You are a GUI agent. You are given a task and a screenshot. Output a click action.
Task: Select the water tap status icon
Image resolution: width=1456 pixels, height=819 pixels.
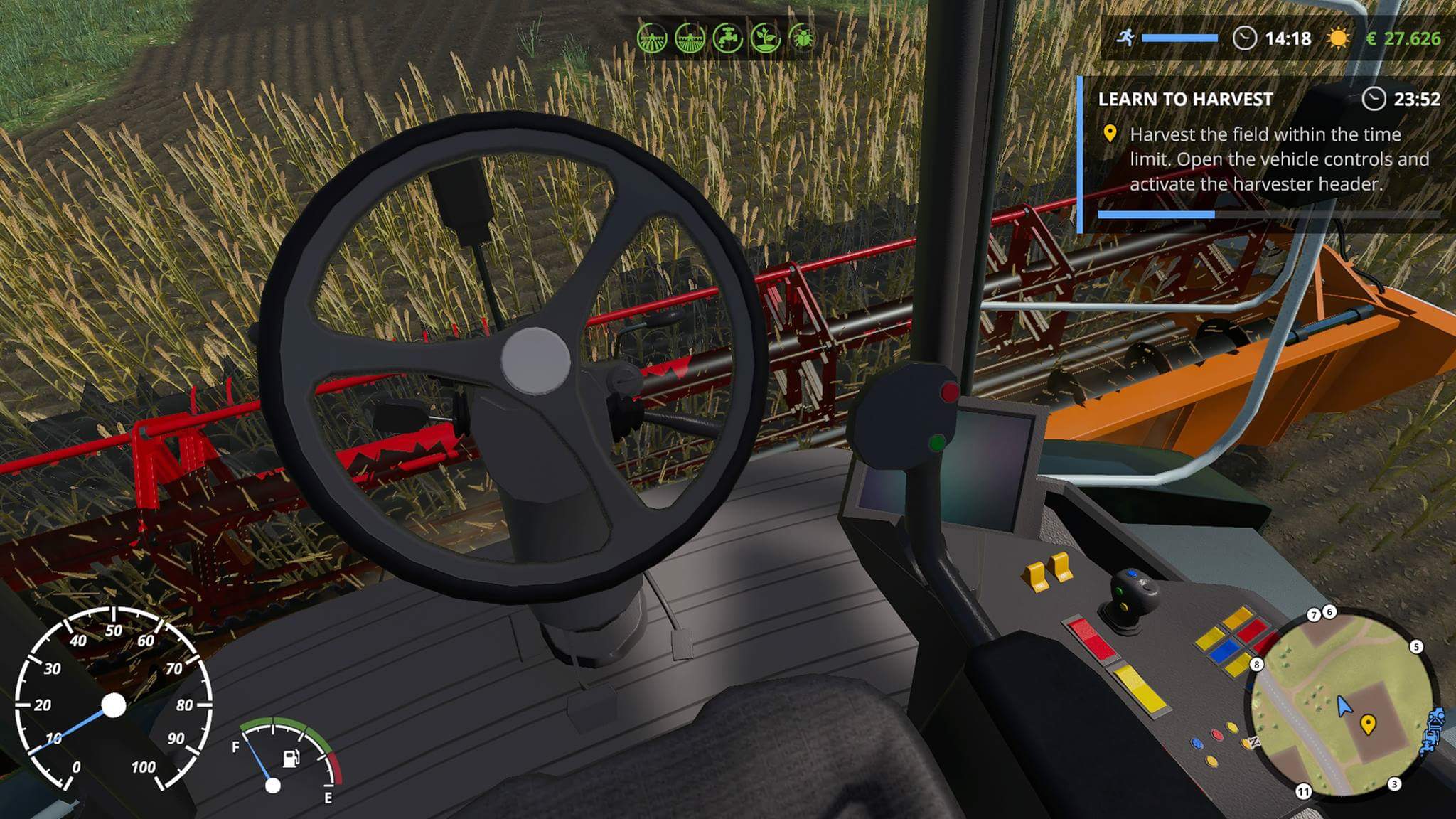coord(727,38)
